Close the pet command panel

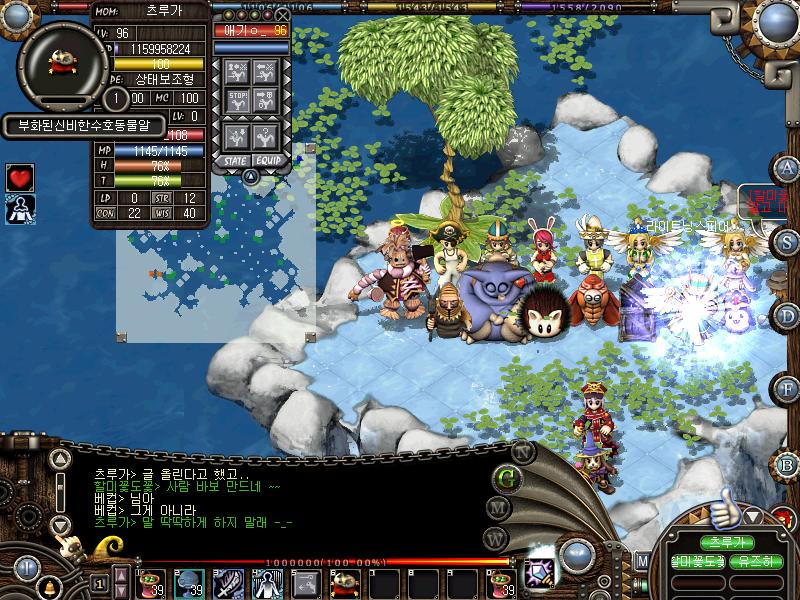(x=283, y=15)
